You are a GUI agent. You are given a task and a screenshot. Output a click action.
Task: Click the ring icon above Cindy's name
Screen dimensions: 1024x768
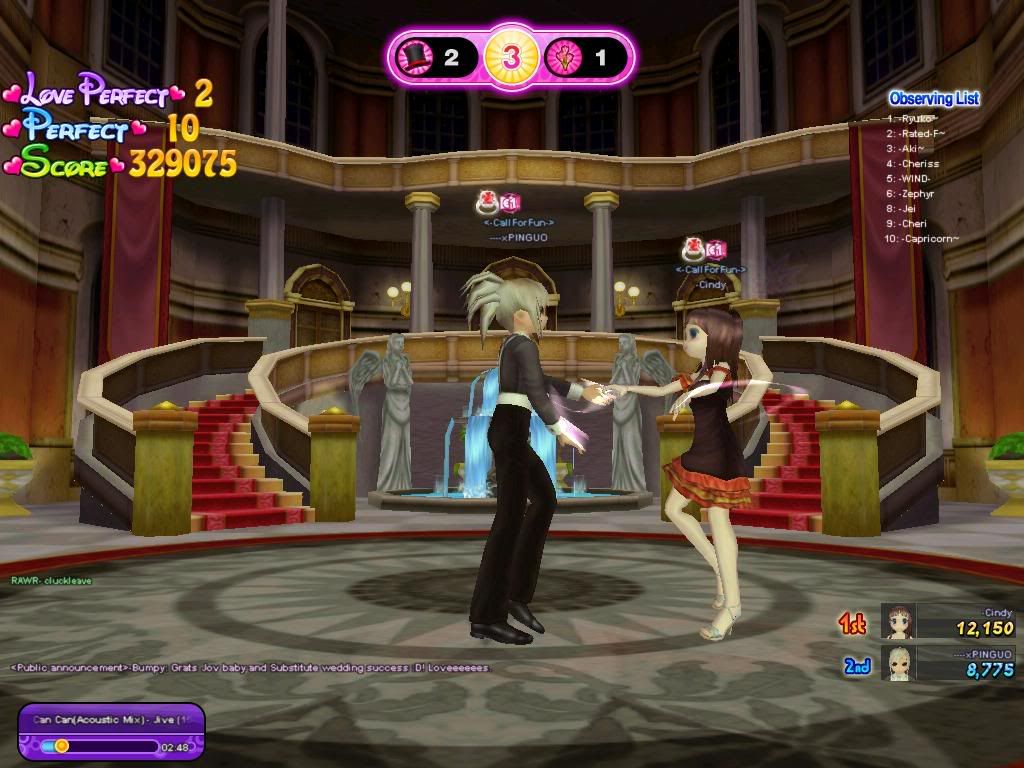coord(693,249)
